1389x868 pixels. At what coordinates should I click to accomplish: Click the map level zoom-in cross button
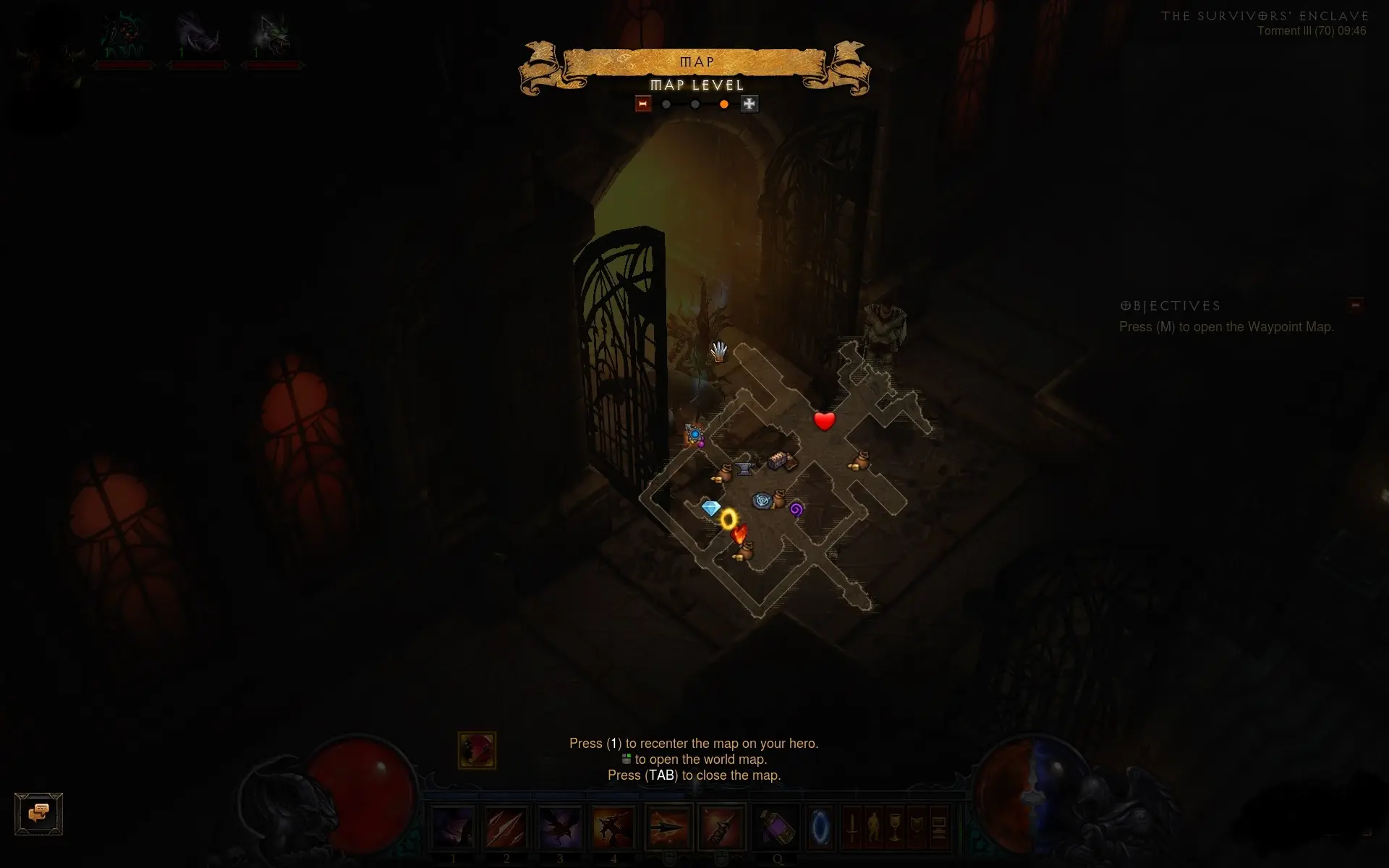(x=749, y=104)
